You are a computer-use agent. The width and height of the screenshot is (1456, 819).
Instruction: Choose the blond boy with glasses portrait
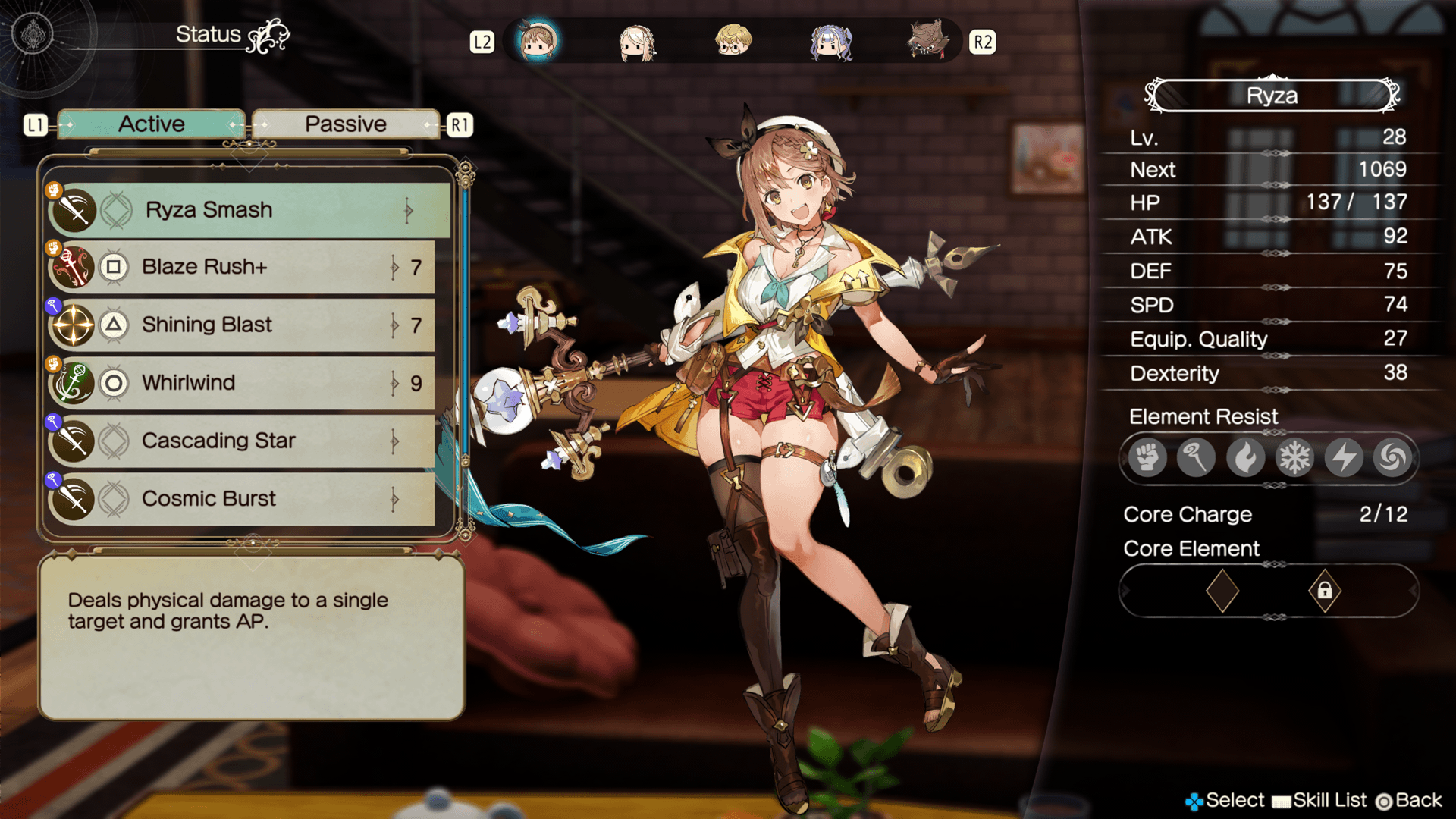coord(733,41)
